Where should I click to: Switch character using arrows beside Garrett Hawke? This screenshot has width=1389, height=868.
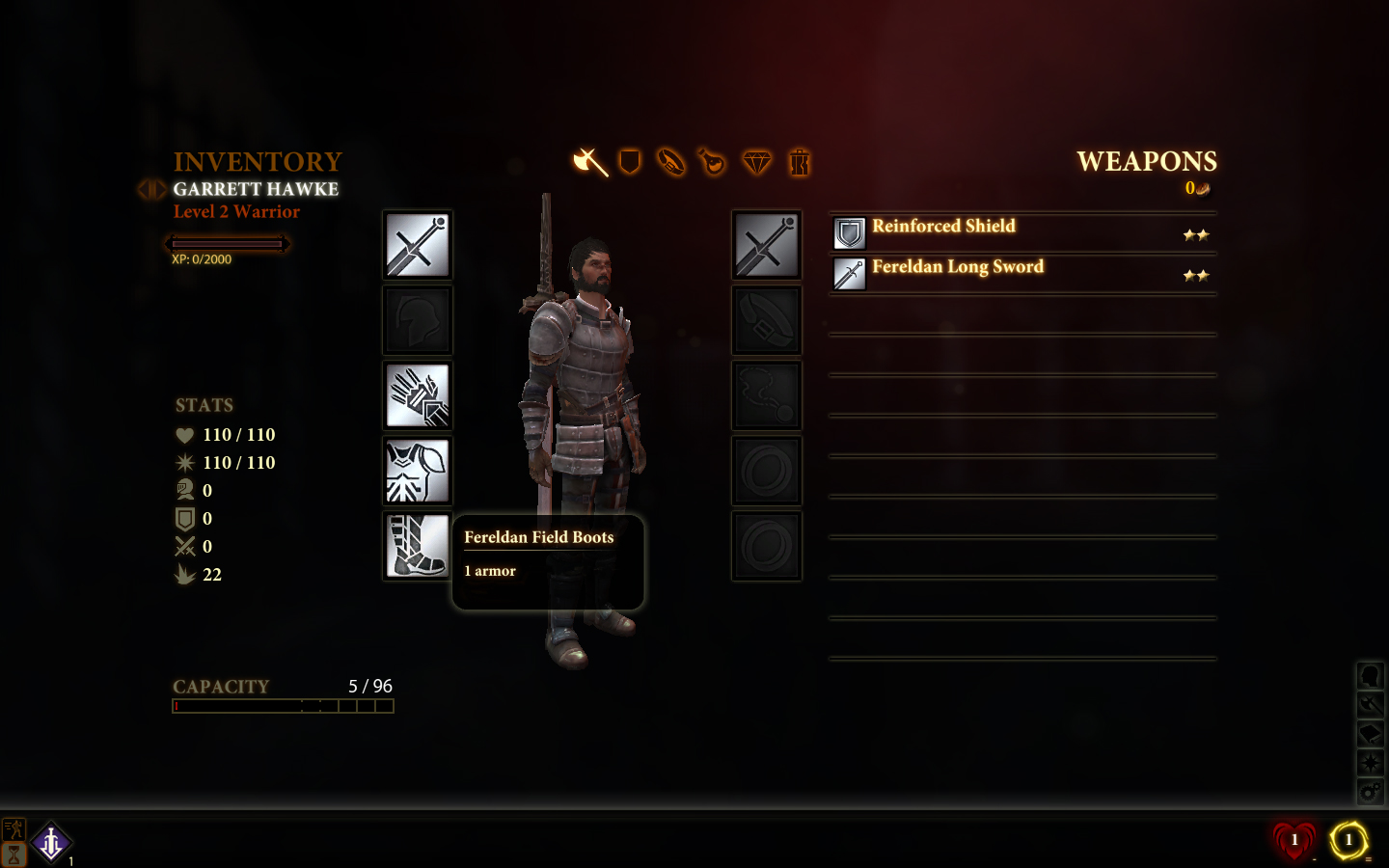151,189
